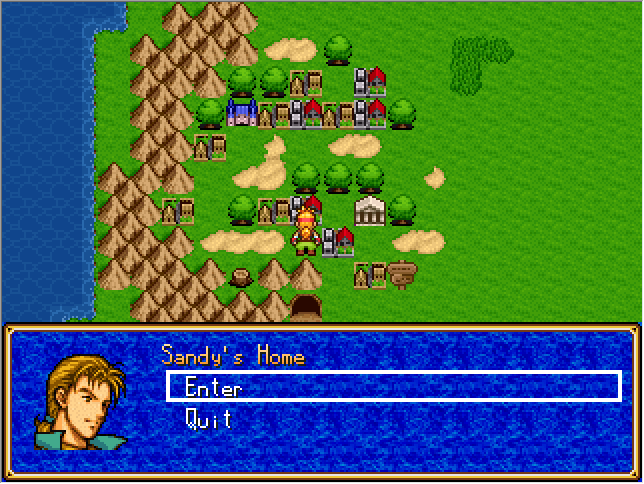Select the Quit option
Screen dimensions: 644x484
coord(209,419)
